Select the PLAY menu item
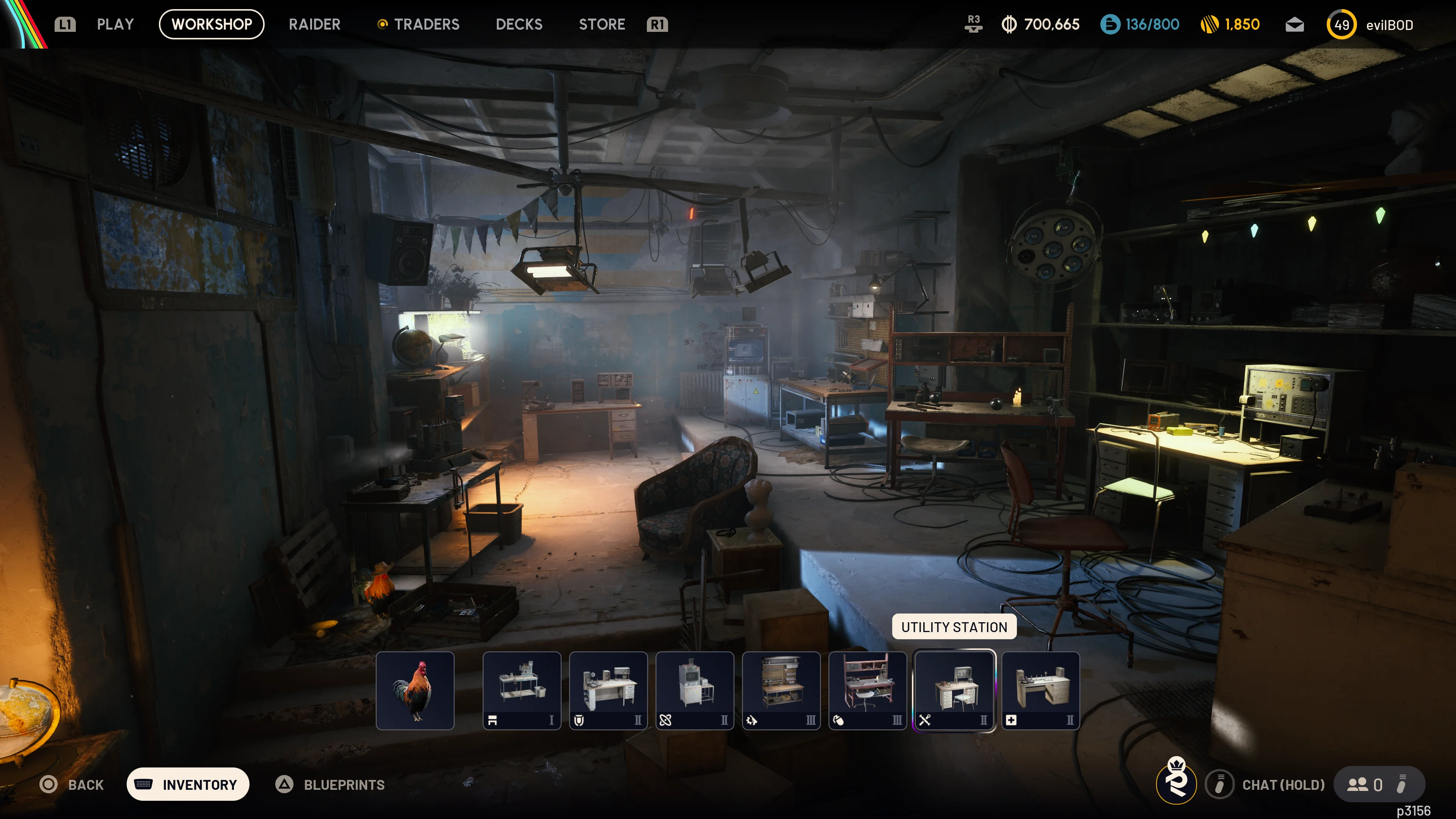The image size is (1456, 819). tap(115, 24)
